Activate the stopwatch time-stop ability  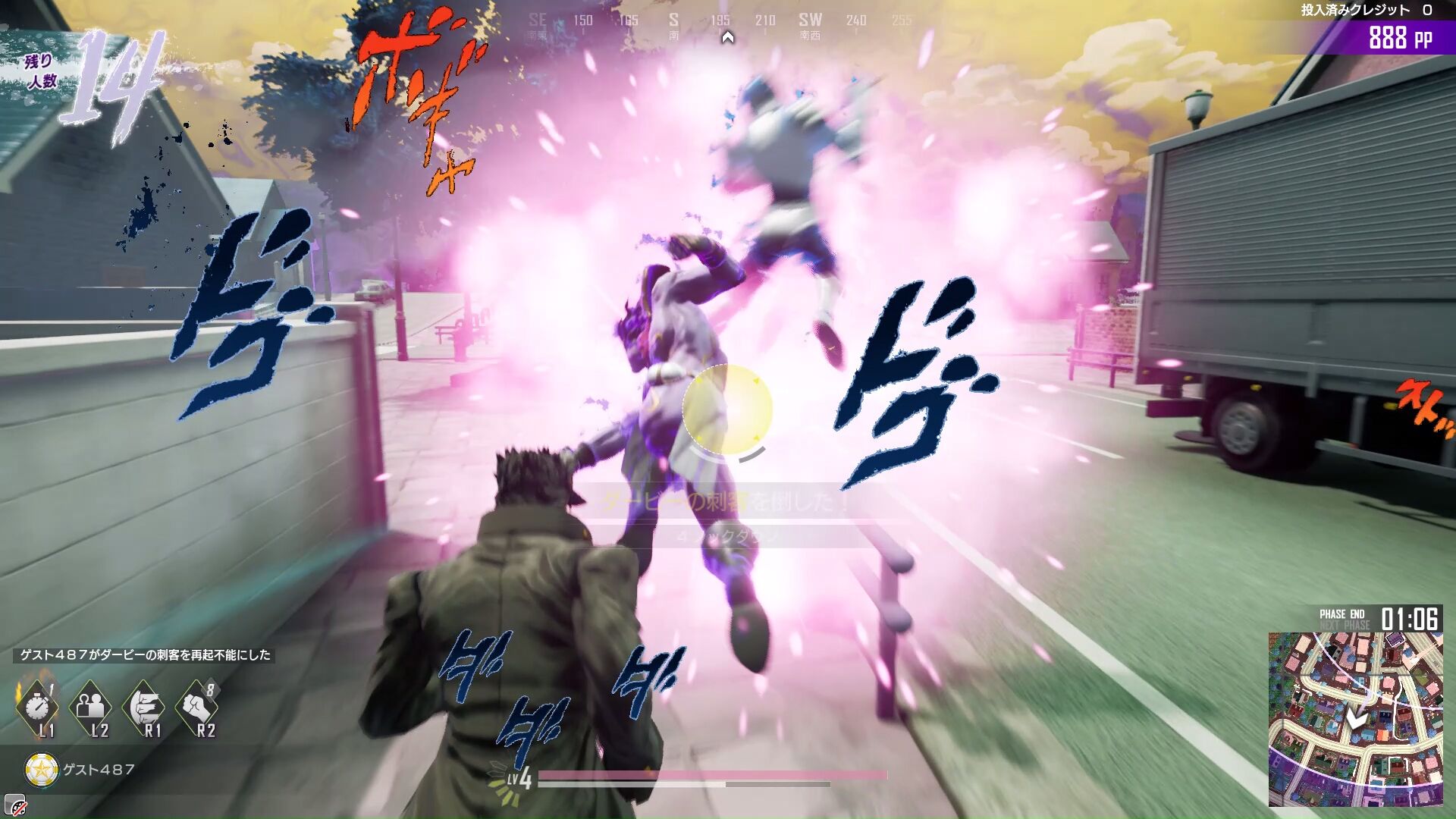click(36, 706)
